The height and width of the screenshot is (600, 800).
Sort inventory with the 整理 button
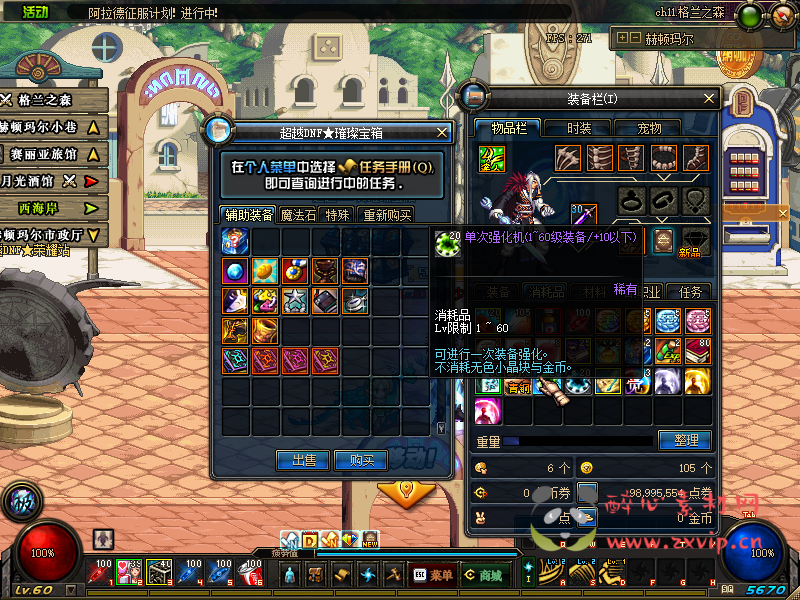click(x=685, y=440)
